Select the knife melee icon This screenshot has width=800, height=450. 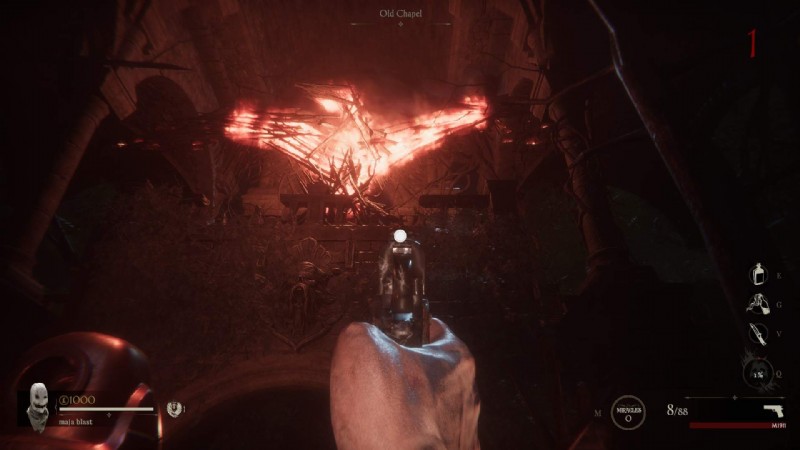point(761,334)
